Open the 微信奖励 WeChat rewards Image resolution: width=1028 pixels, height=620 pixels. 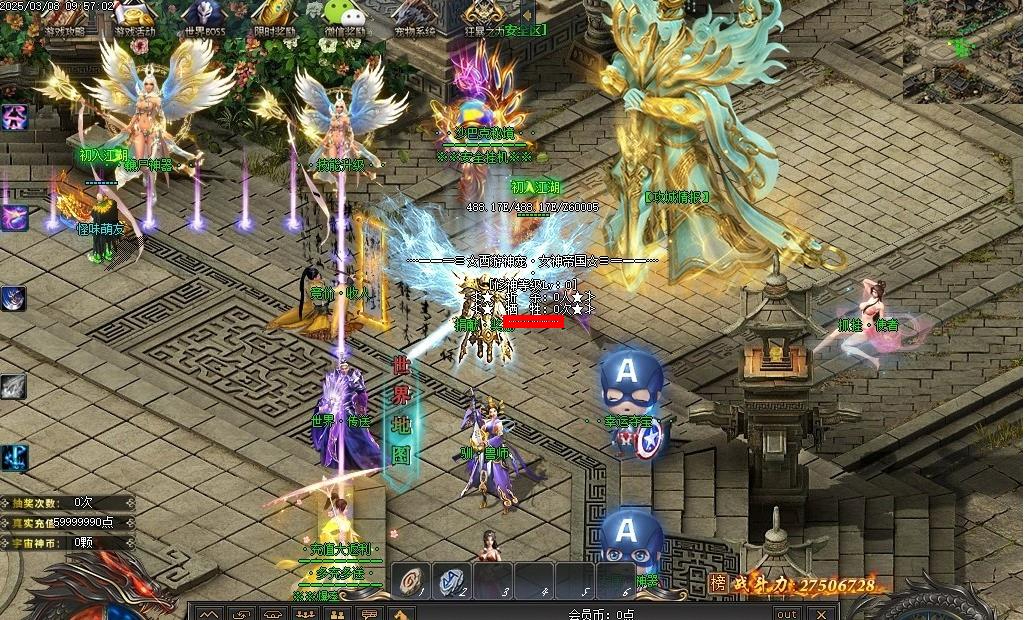(343, 18)
